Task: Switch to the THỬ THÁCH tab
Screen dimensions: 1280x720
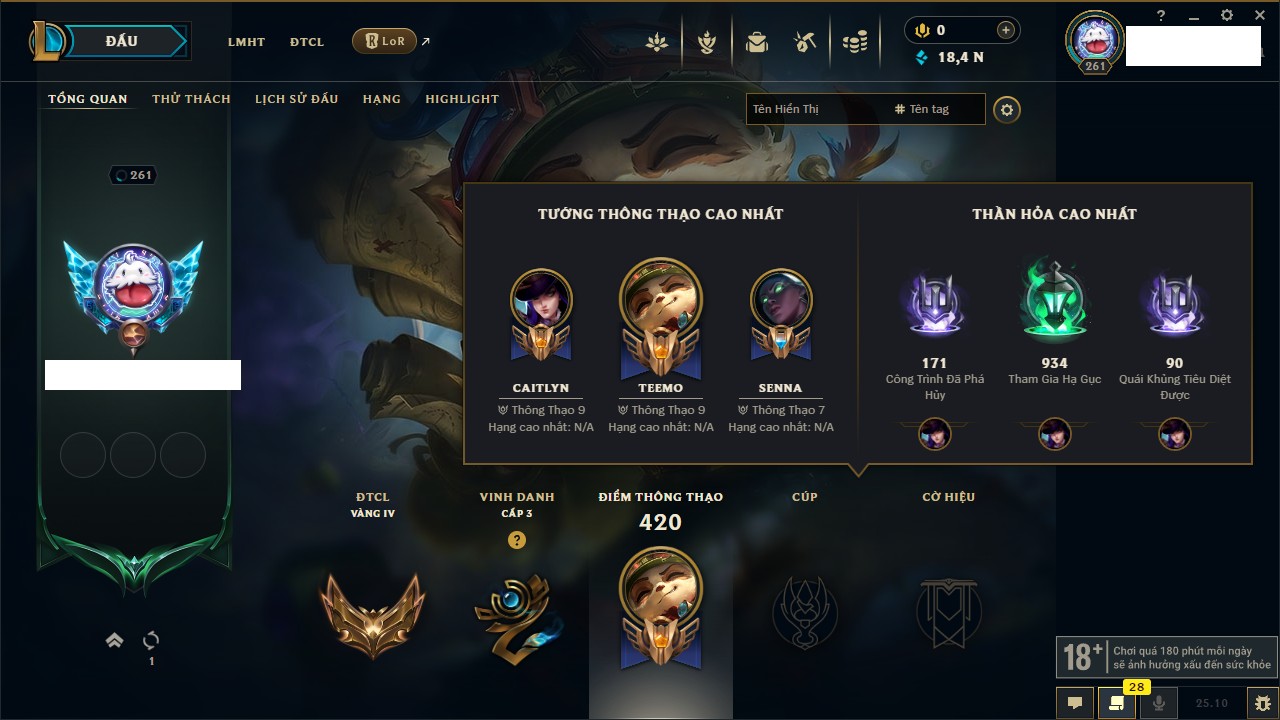Action: 191,99
